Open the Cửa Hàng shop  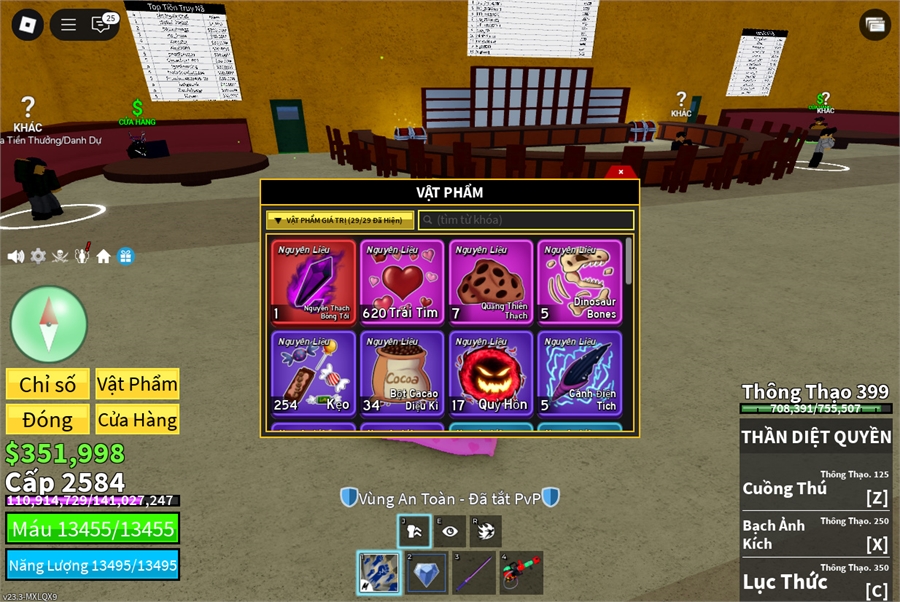pyautogui.click(x=137, y=419)
